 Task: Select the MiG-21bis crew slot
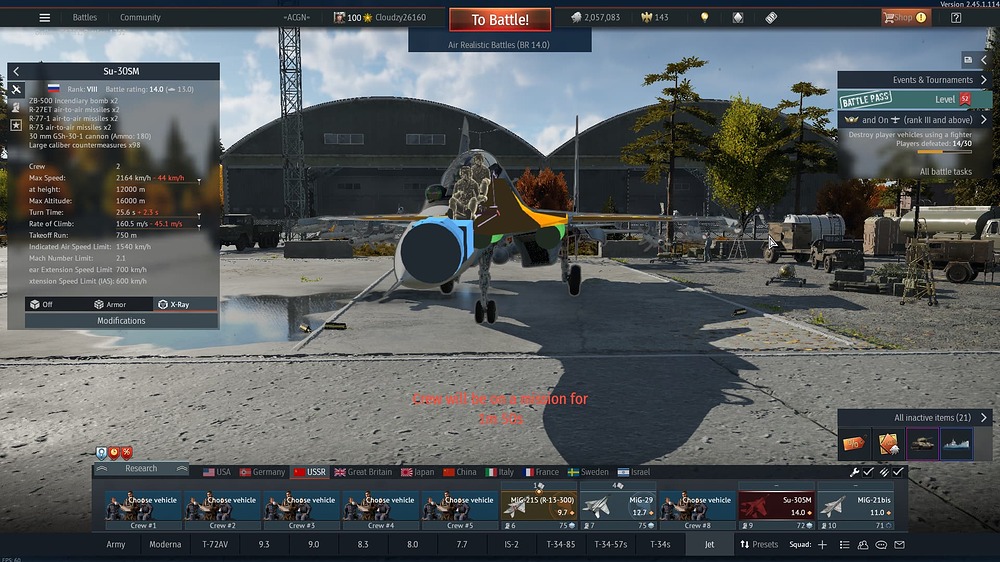[855, 505]
